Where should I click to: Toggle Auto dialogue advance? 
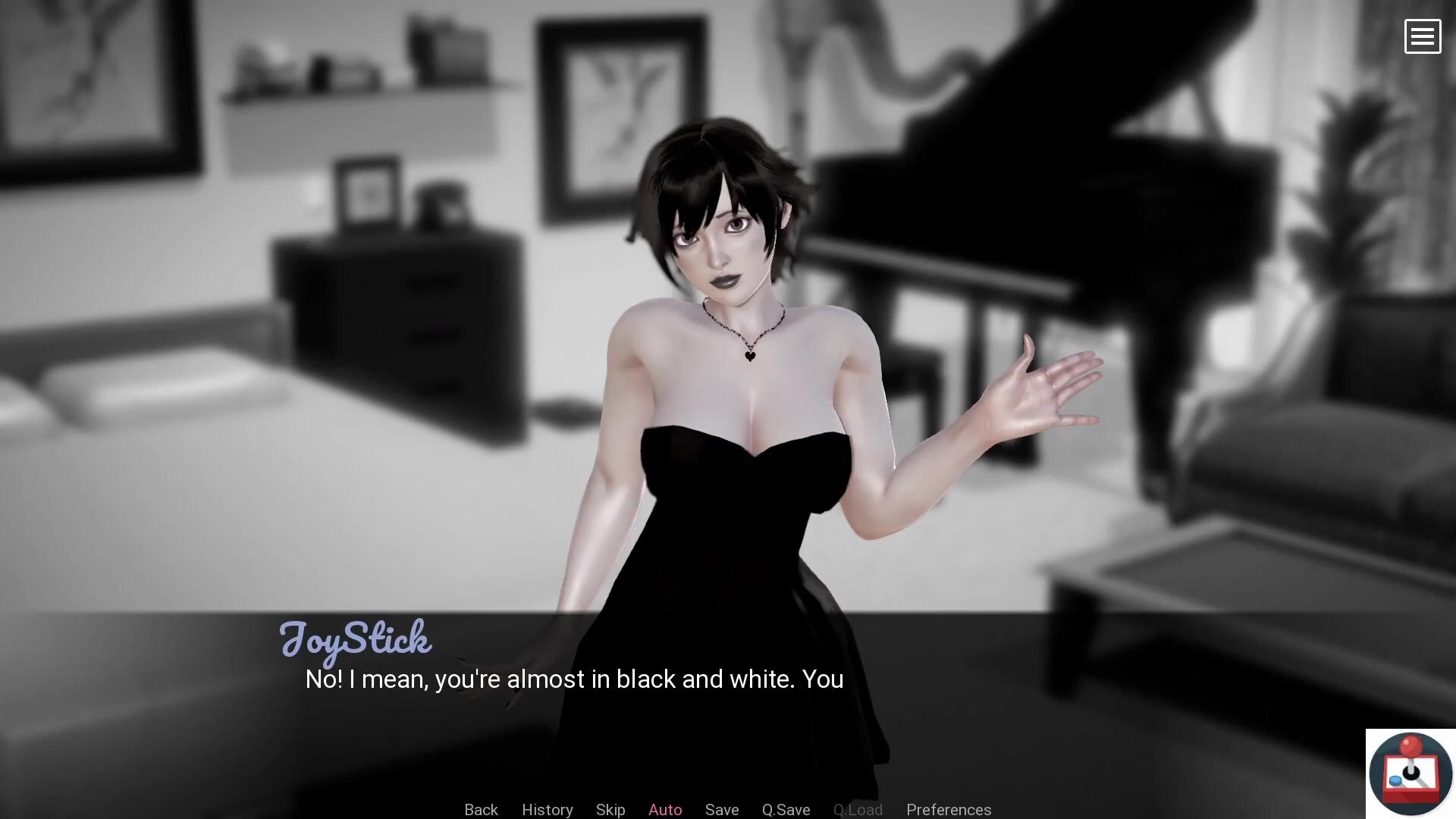pos(665,809)
